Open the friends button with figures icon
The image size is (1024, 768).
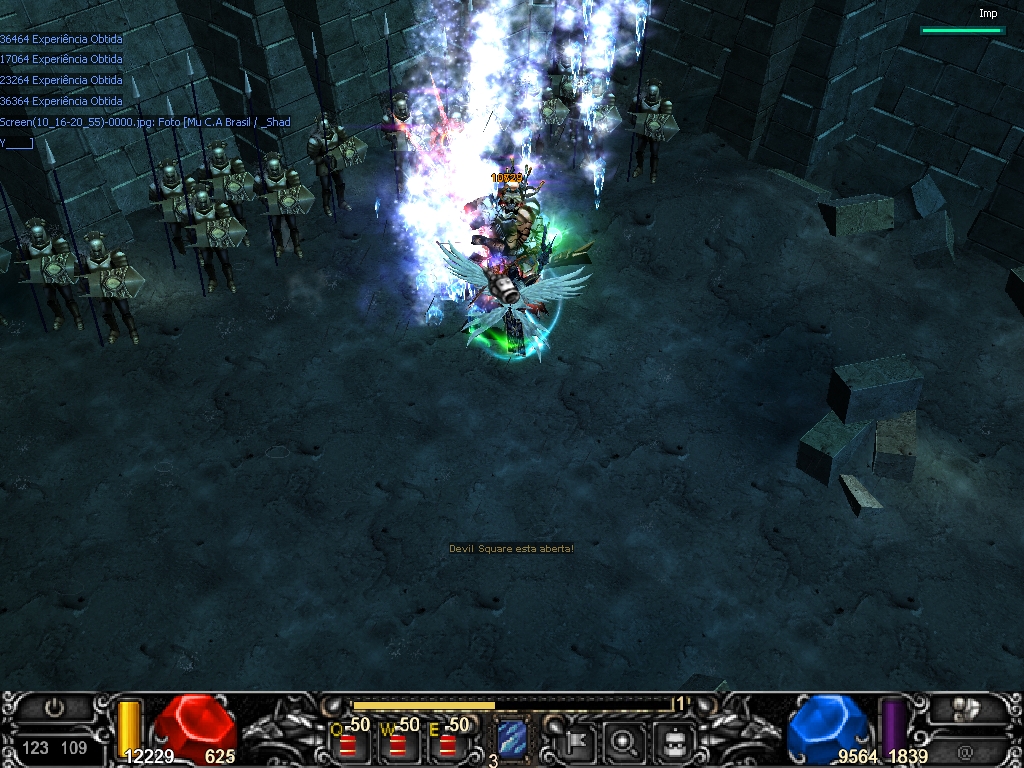pos(964,708)
